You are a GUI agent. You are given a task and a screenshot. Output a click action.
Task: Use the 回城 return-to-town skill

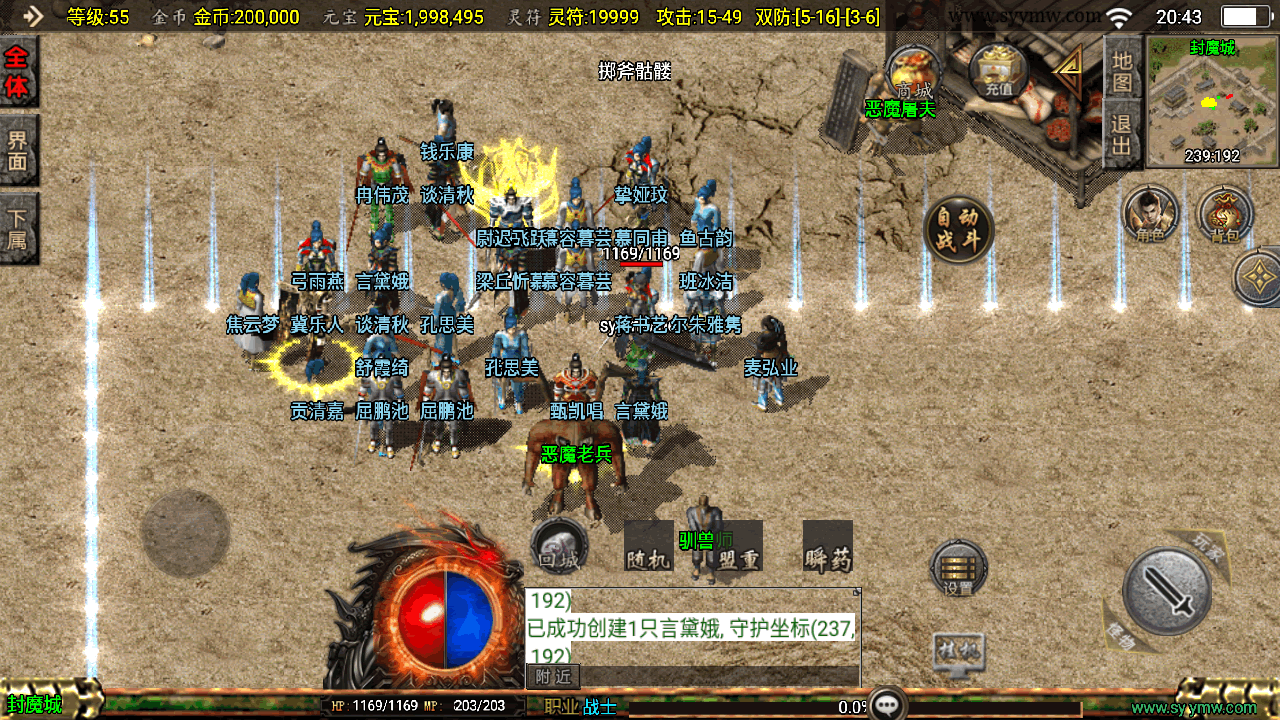coord(558,546)
